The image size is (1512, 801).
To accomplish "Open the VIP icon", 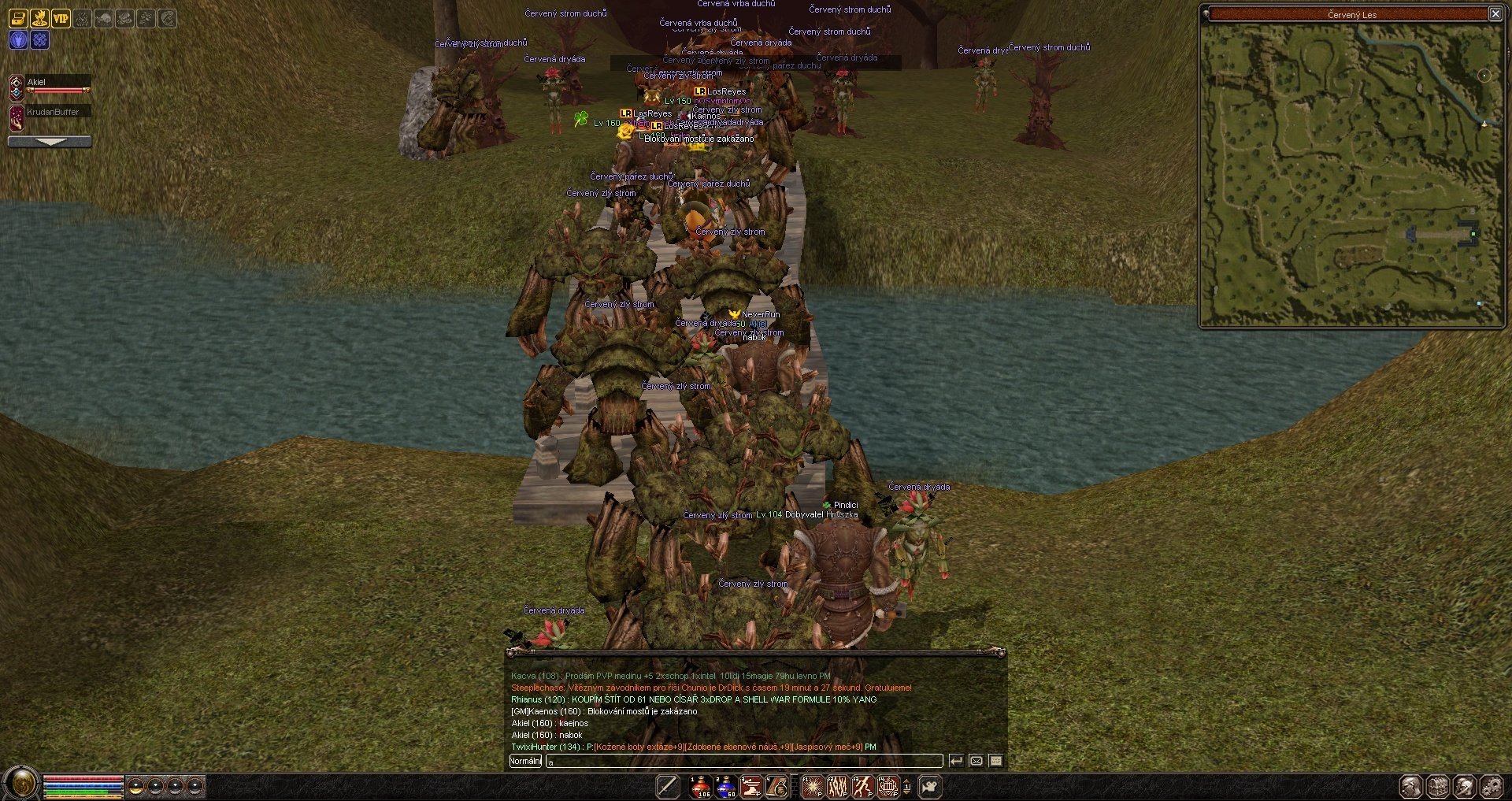I will click(x=61, y=18).
